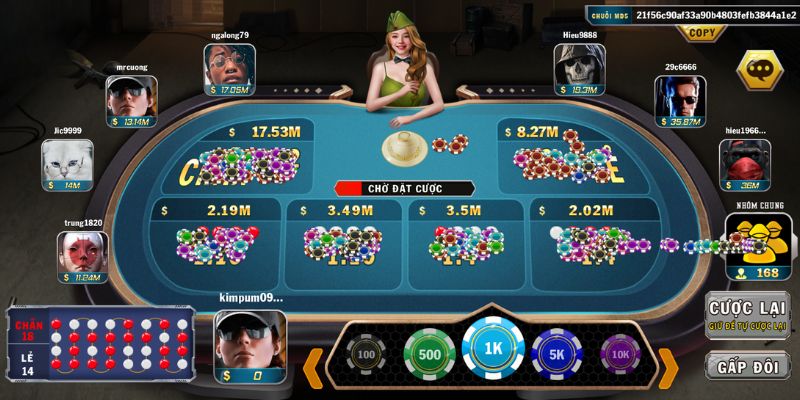Double the bet with Gấp Đôi
800x400 pixels.
(x=747, y=365)
